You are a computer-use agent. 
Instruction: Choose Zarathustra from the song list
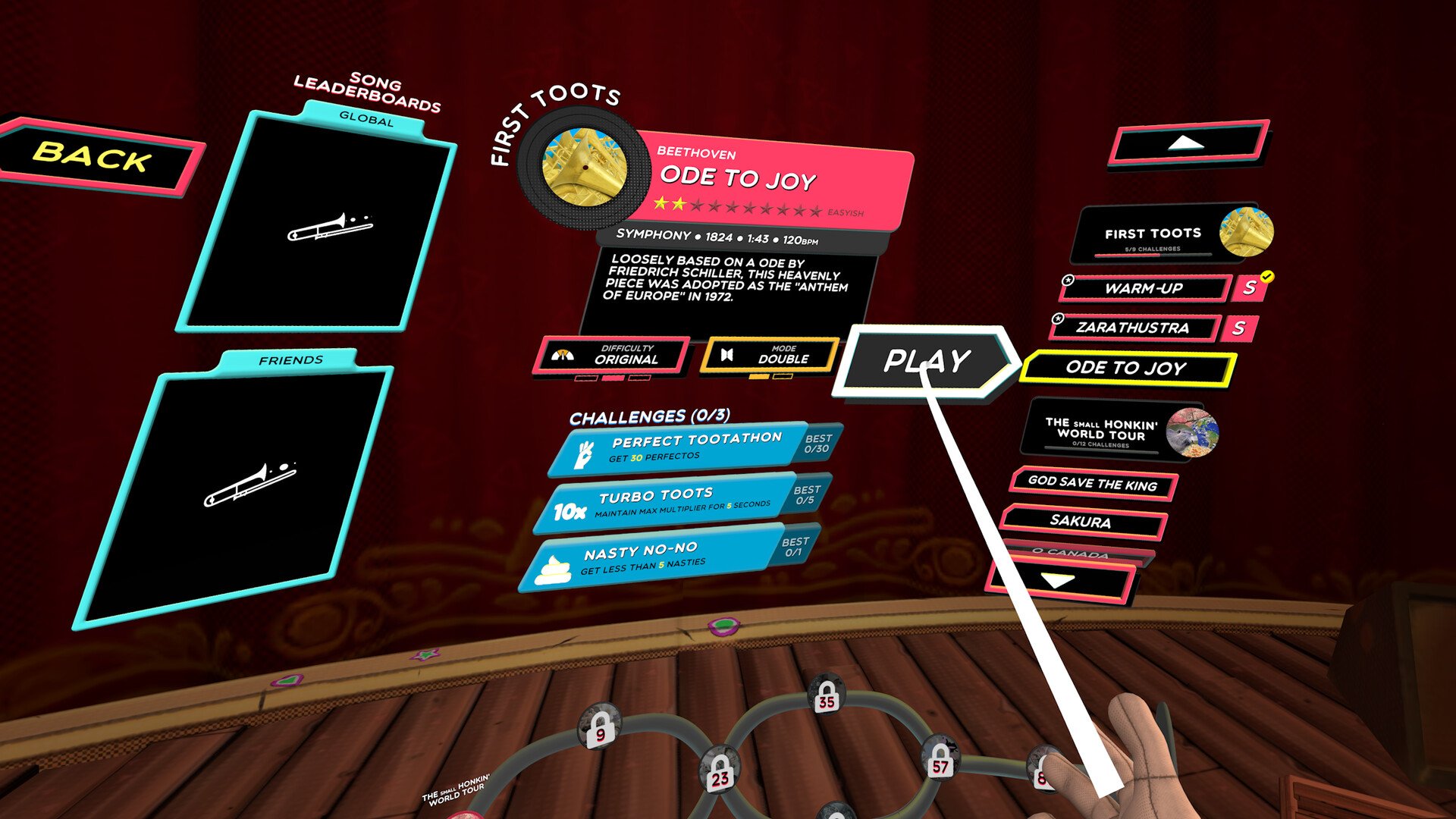pos(1133,328)
